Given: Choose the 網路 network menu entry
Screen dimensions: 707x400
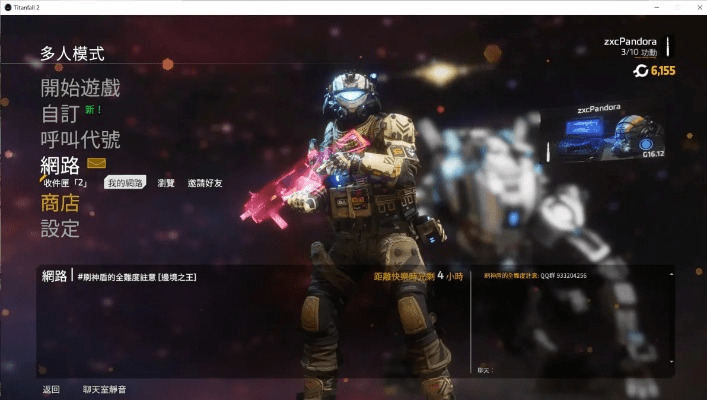Looking at the screenshot, I should pos(60,164).
